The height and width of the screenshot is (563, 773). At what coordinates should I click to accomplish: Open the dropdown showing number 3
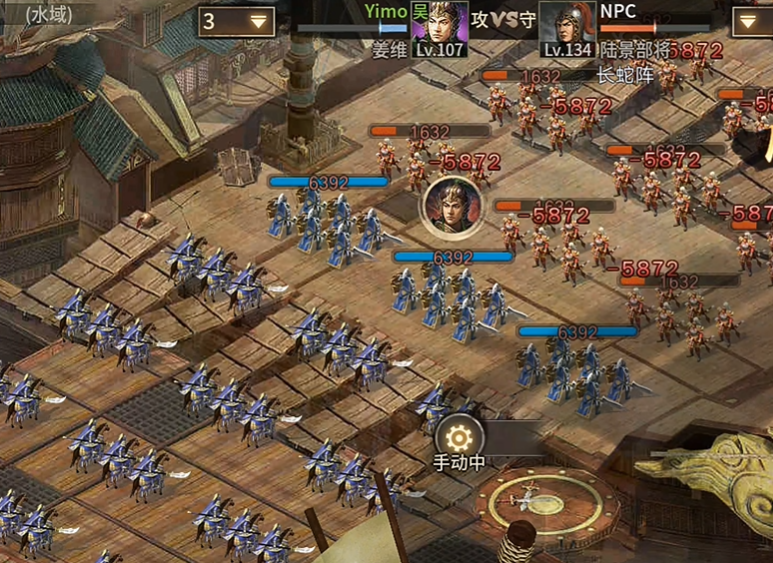pyautogui.click(x=237, y=21)
